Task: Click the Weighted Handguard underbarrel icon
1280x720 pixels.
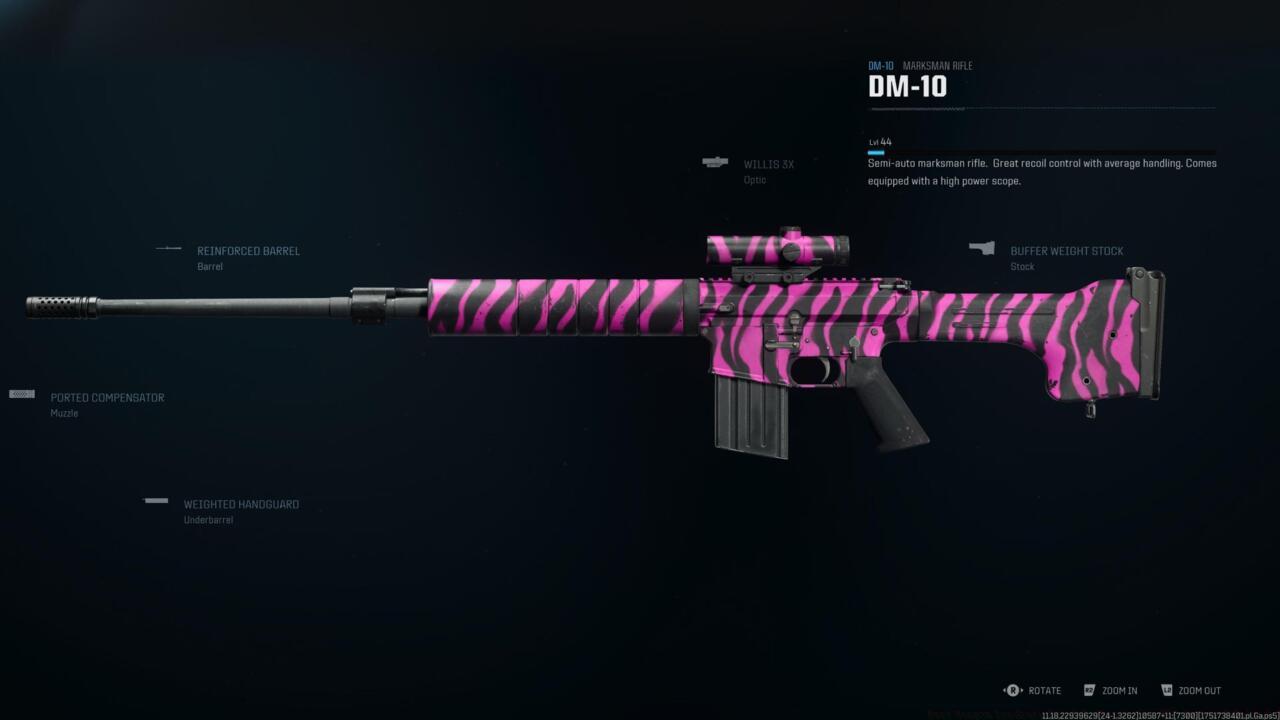Action: 156,500
